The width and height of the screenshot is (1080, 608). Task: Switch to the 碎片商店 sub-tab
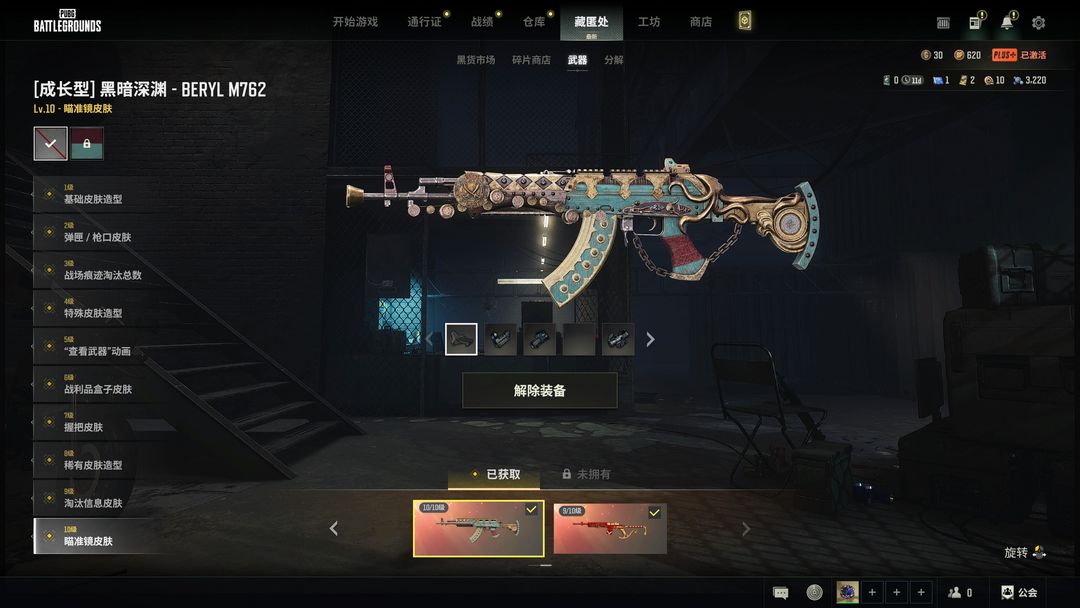(x=531, y=60)
